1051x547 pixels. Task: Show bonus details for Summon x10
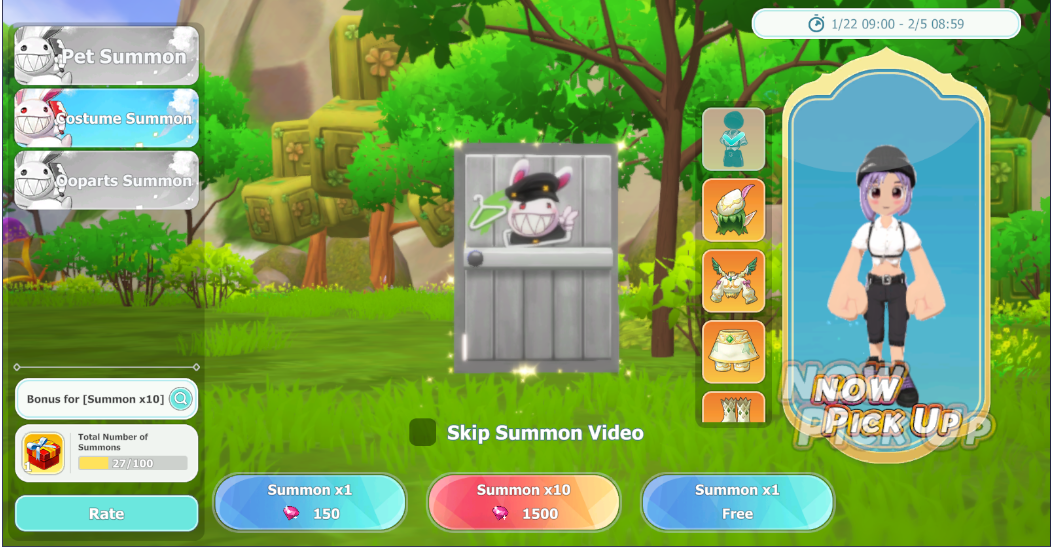coord(181,399)
